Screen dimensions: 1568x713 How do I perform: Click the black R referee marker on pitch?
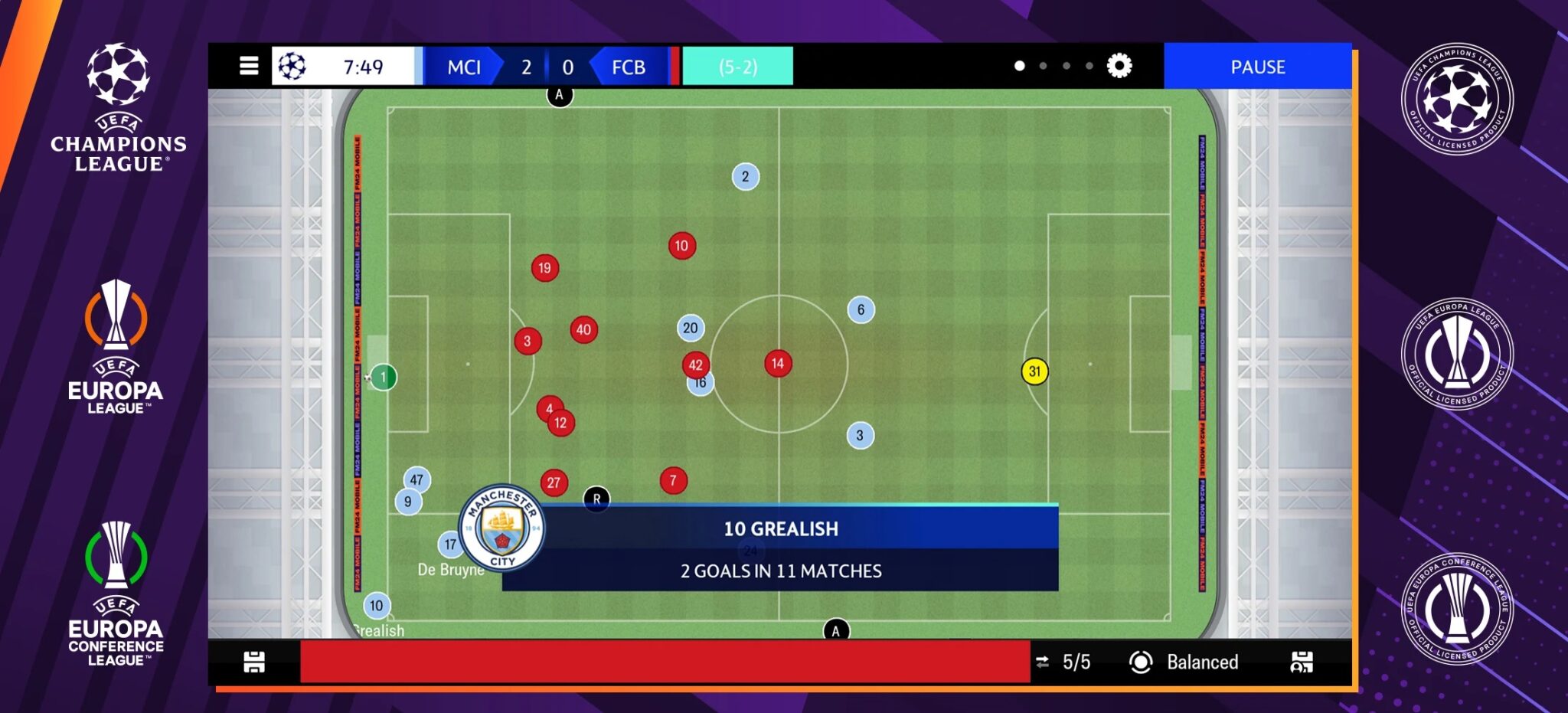pos(596,497)
